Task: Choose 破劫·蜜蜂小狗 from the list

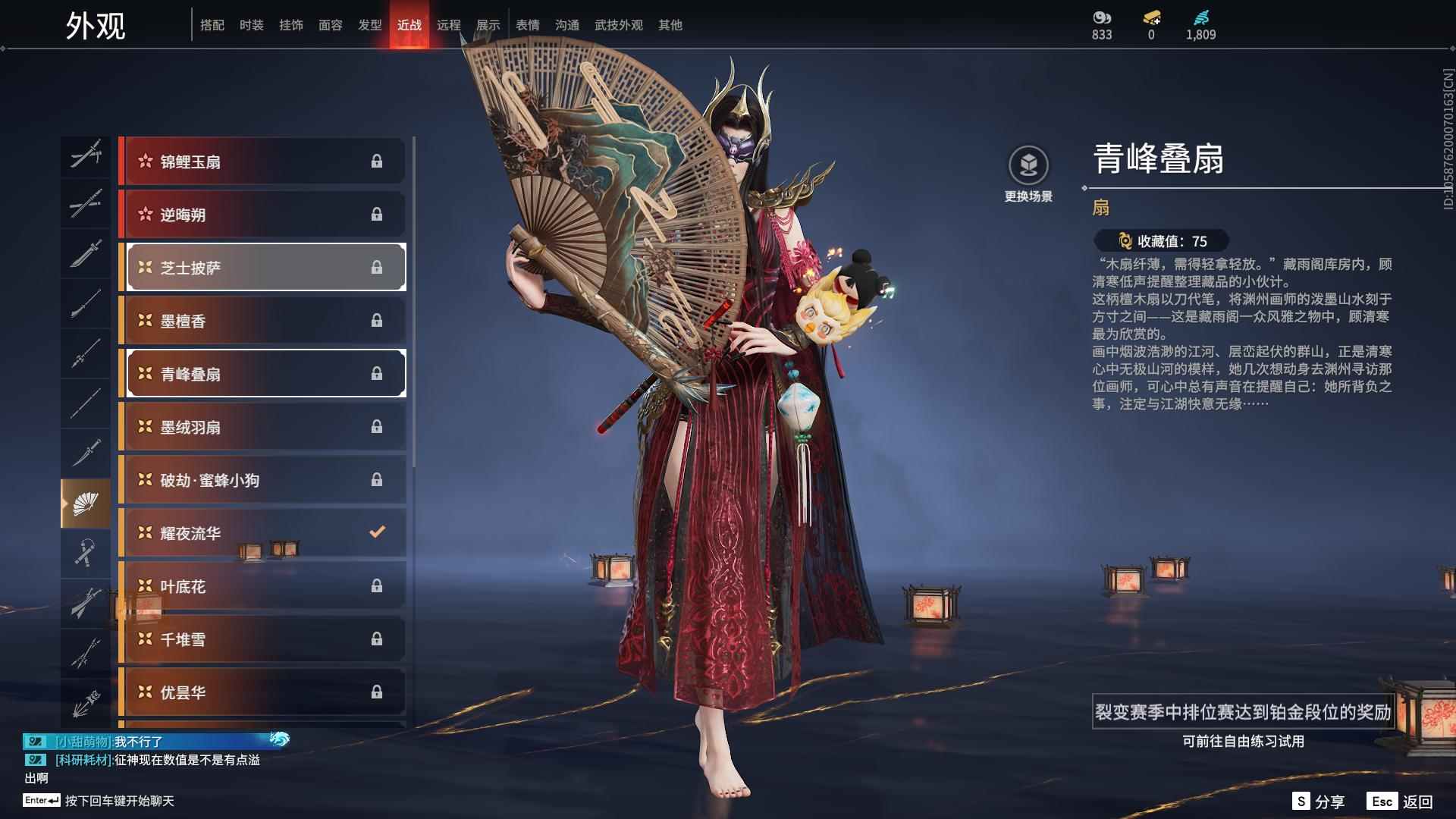Action: point(264,479)
